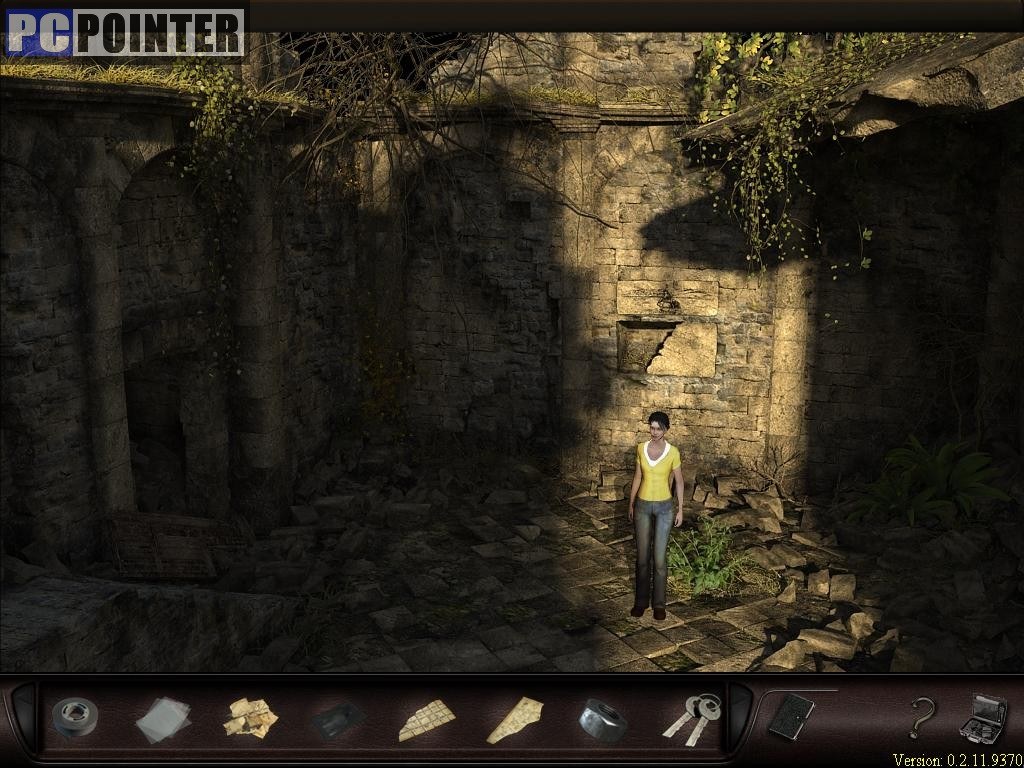Pick the clear plastic sheets item
Image resolution: width=1024 pixels, height=768 pixels.
[x=162, y=719]
